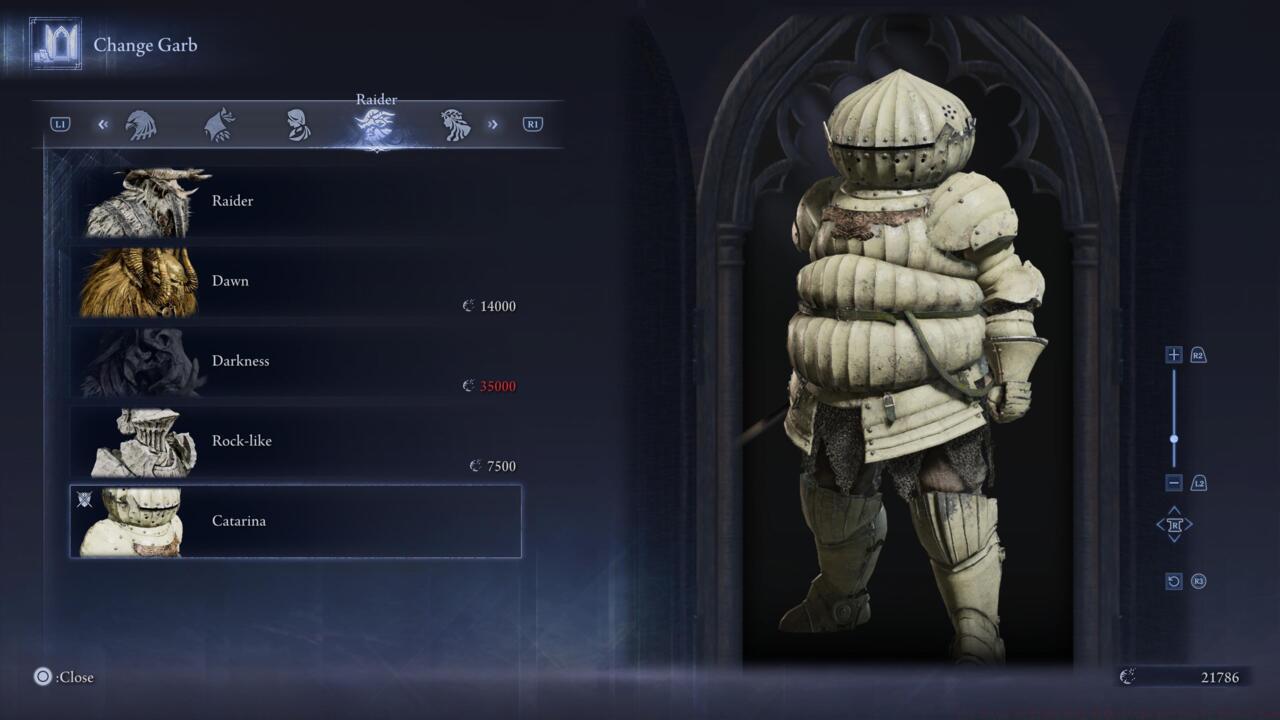Go to the curly-haired character tab
The image size is (1280, 720).
tap(455, 125)
